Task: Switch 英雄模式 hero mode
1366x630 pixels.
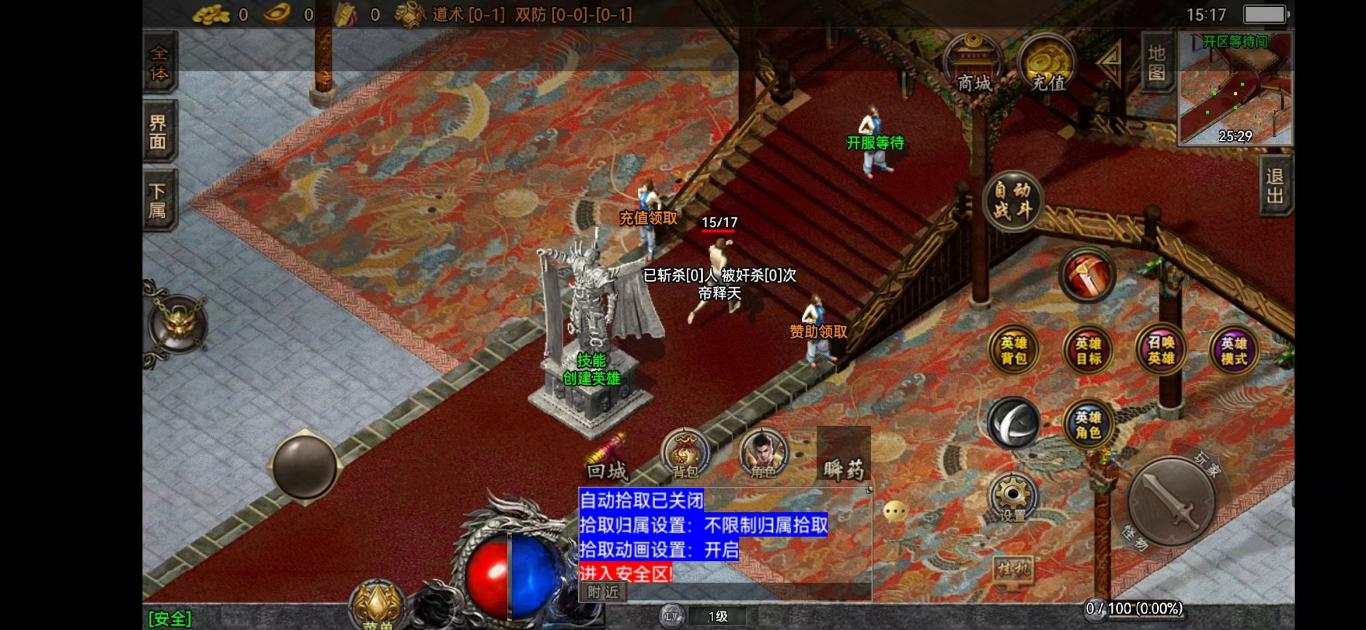Action: (1234, 349)
